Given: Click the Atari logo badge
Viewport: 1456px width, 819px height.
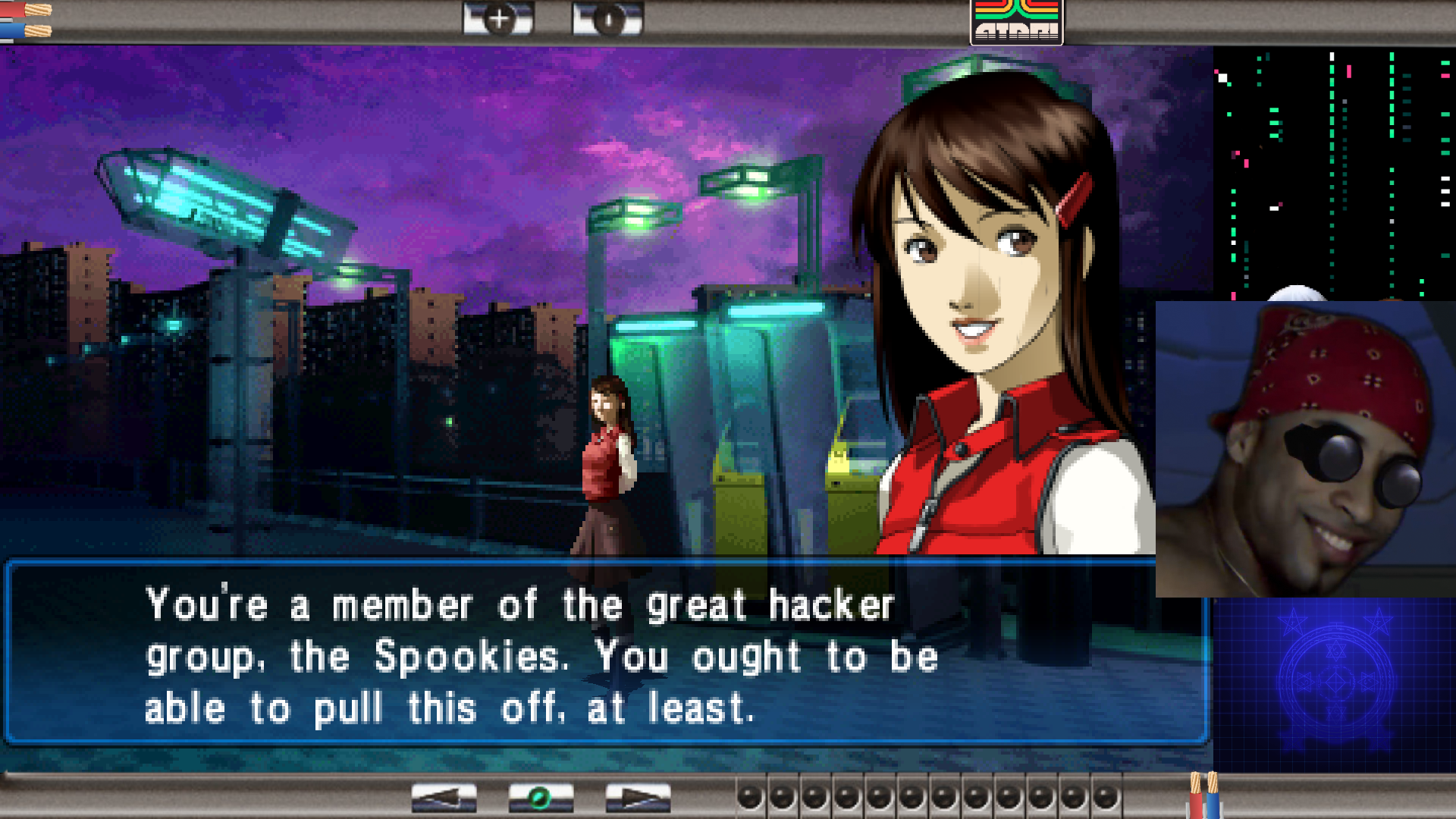Looking at the screenshot, I should [x=1016, y=21].
